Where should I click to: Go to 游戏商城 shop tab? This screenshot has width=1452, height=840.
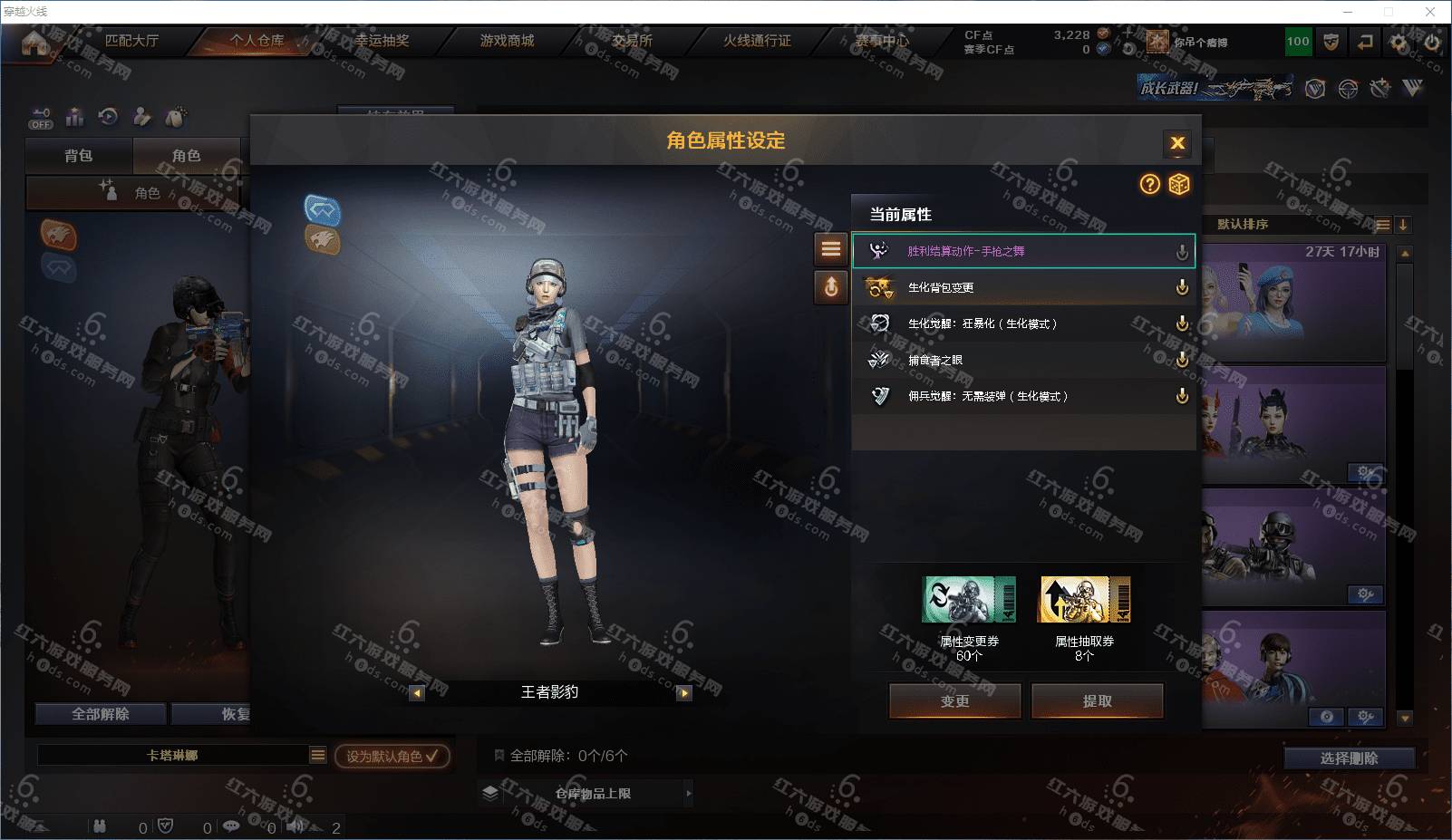[x=507, y=41]
